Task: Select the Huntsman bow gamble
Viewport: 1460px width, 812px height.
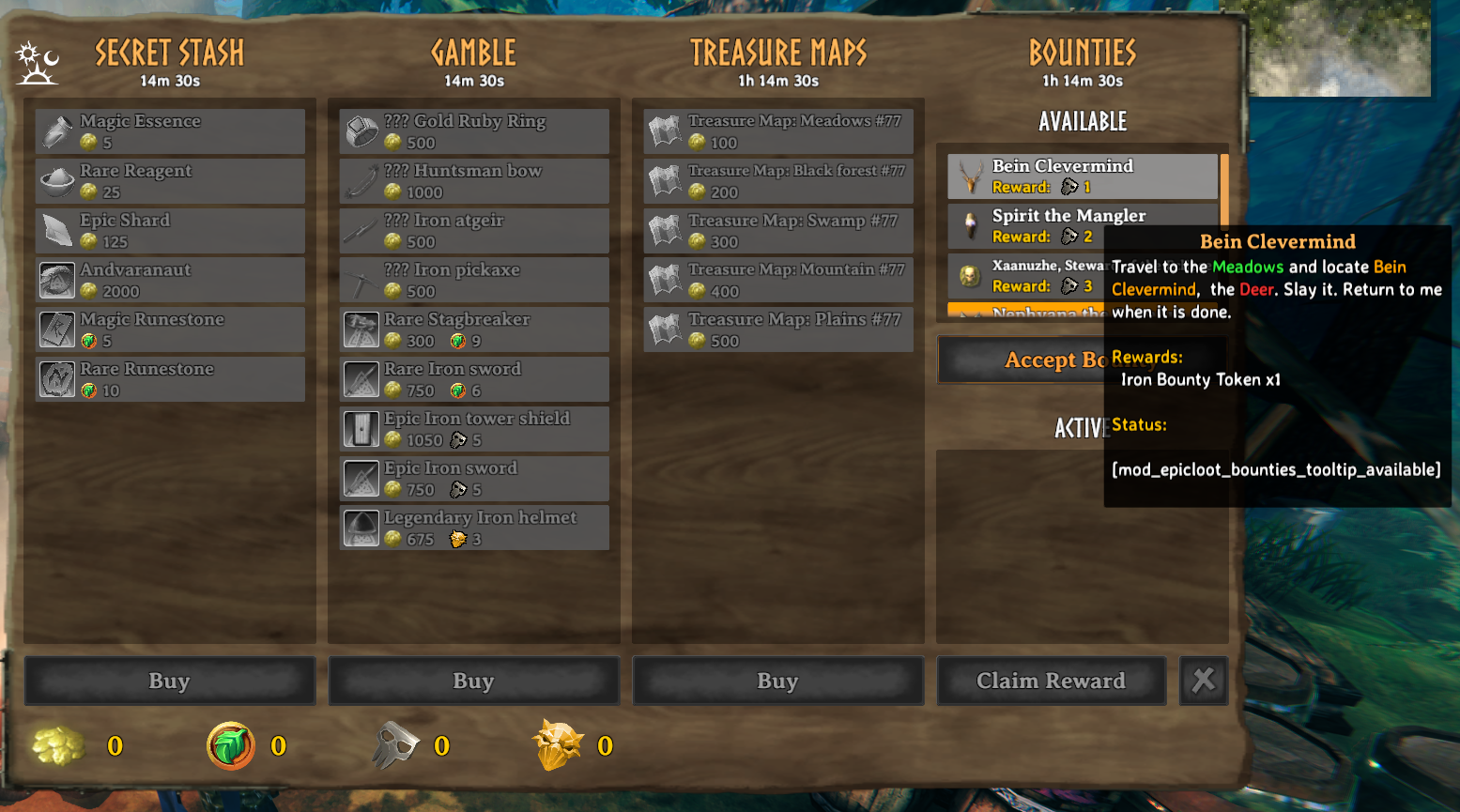Action: tap(474, 181)
